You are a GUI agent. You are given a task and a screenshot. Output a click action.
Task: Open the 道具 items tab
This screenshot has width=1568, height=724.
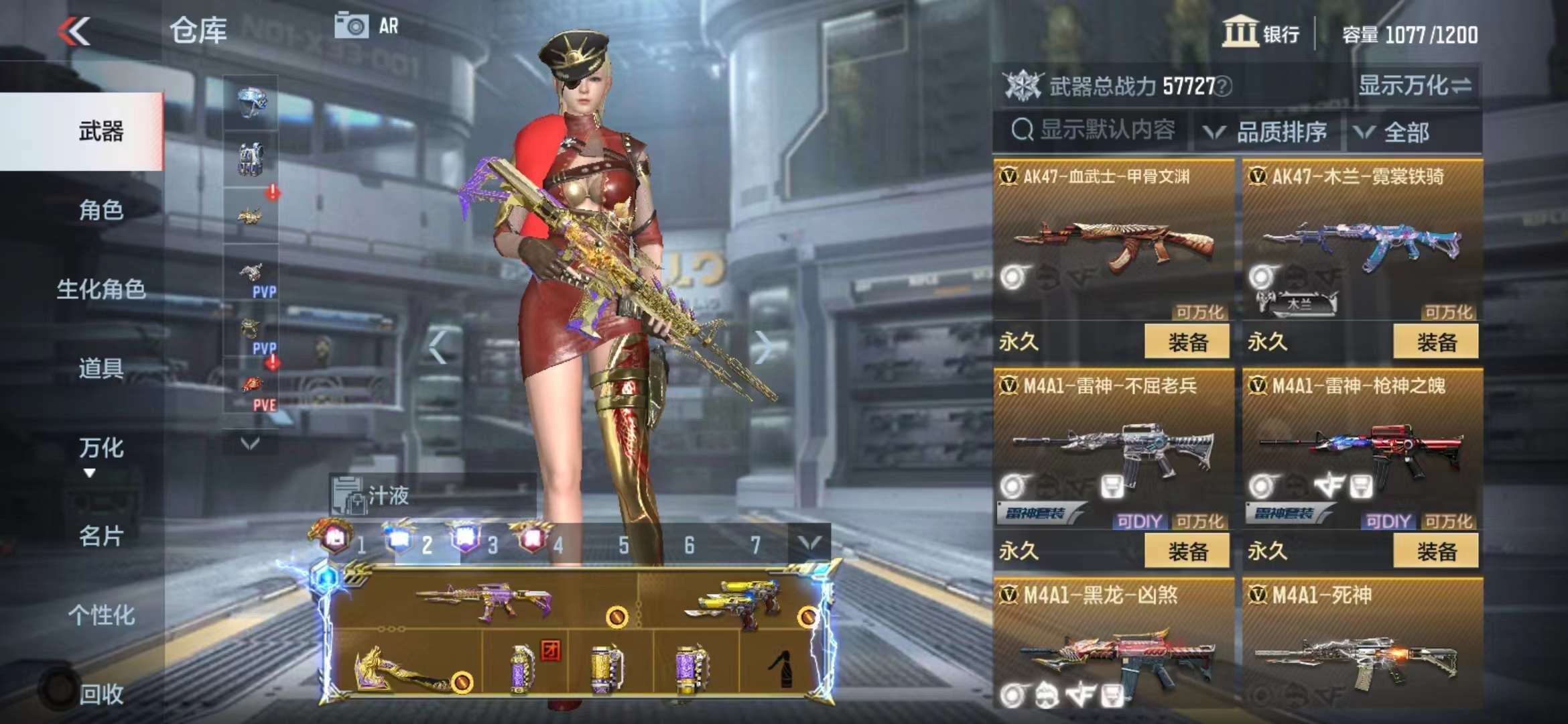(101, 368)
